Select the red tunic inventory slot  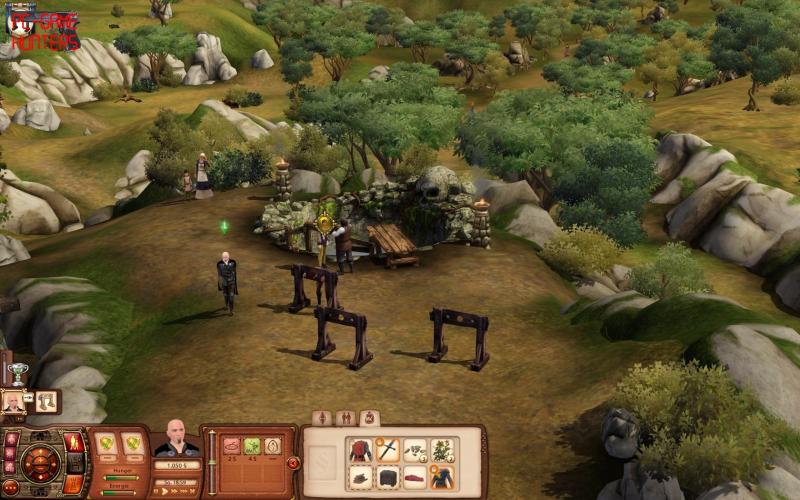pos(361,450)
